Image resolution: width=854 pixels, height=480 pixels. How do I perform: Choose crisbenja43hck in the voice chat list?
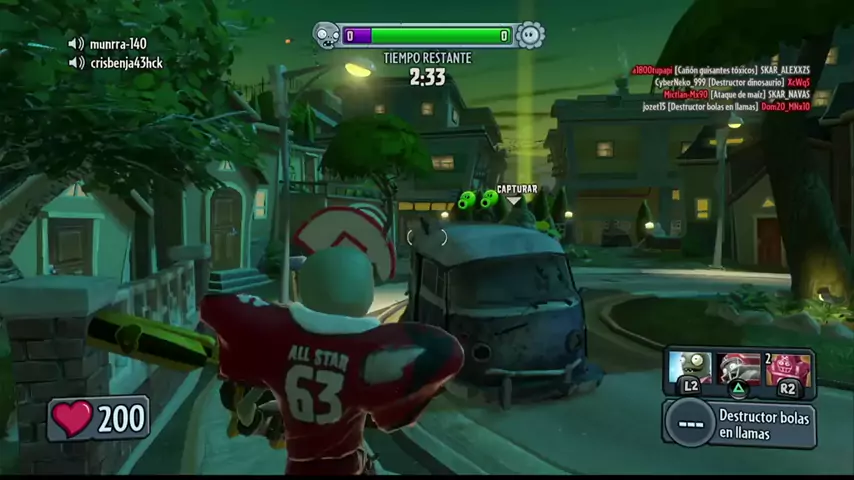[x=125, y=63]
